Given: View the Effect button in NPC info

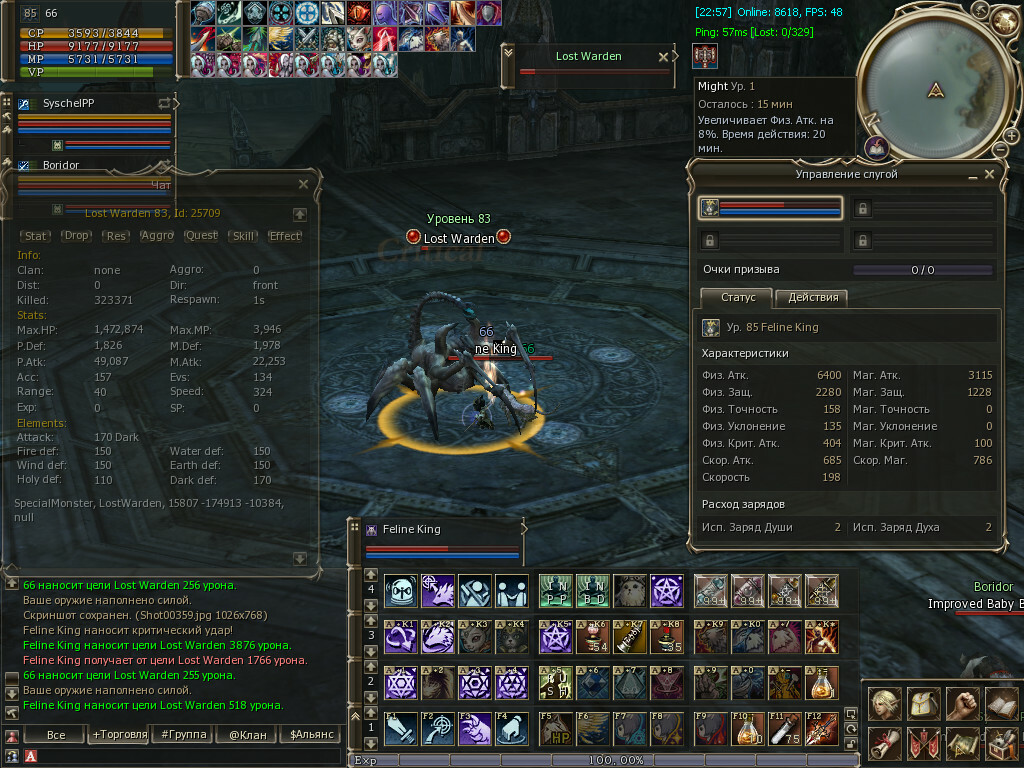Looking at the screenshot, I should click(285, 236).
